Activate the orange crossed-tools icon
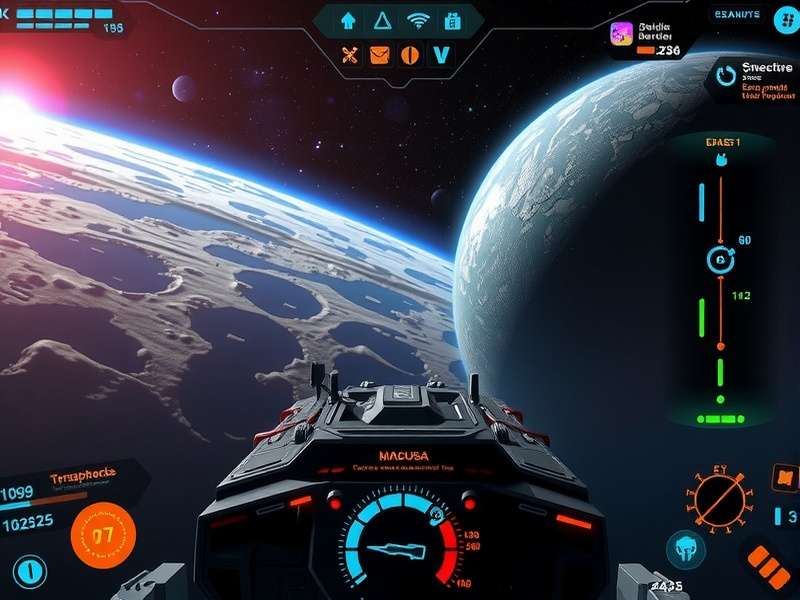This screenshot has height=600, width=800. (349, 55)
